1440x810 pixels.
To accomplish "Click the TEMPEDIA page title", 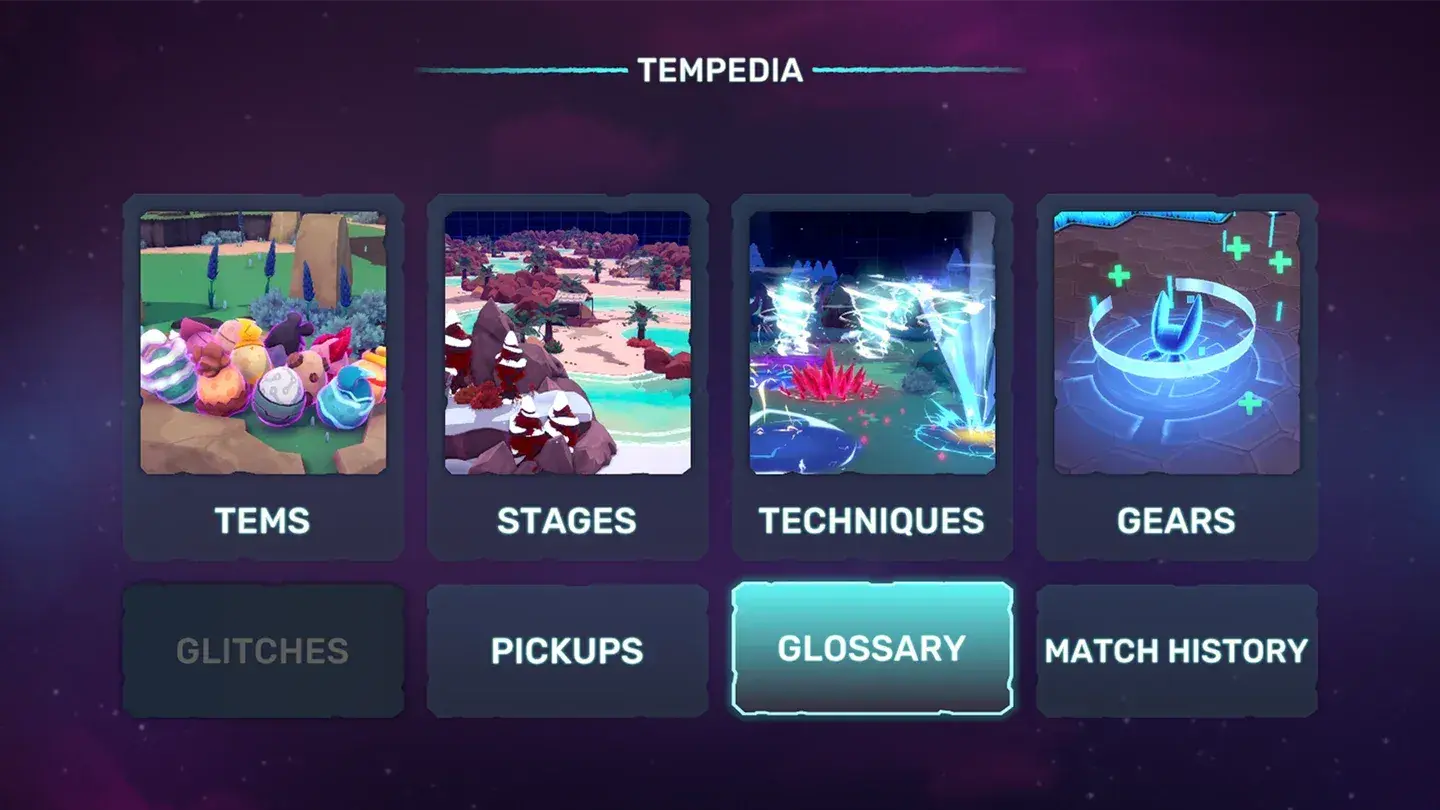I will [719, 71].
